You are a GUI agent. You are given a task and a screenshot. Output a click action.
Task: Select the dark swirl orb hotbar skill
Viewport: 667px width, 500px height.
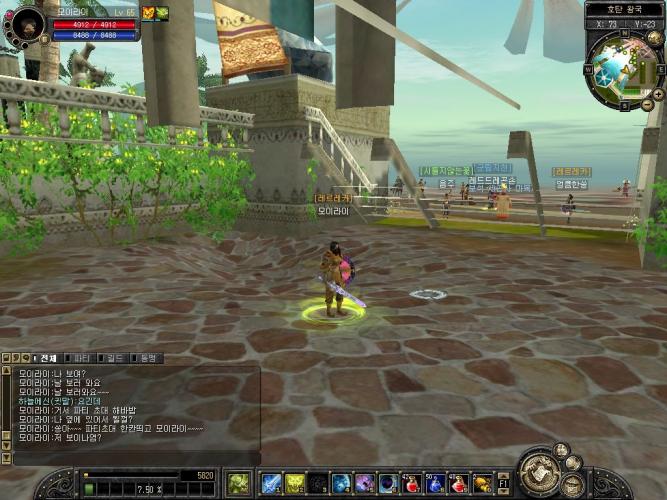318,484
